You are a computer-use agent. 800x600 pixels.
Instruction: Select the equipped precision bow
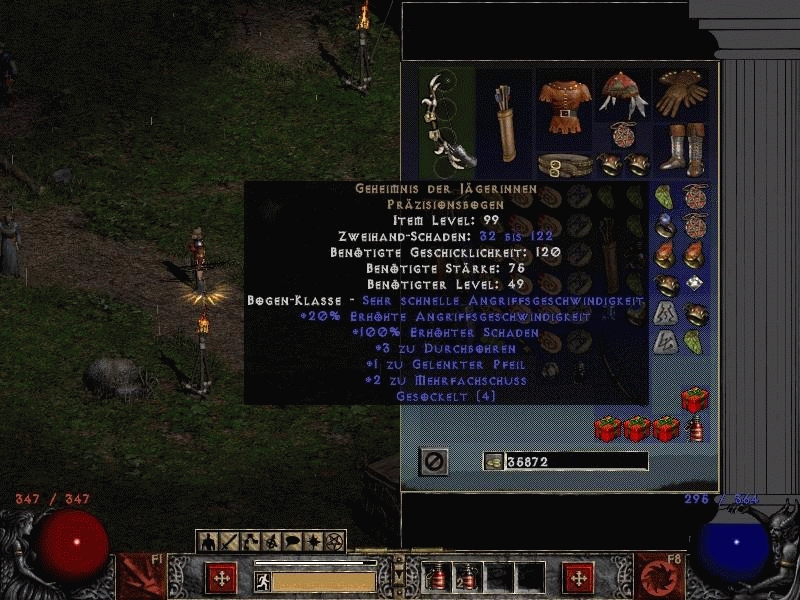(x=446, y=120)
